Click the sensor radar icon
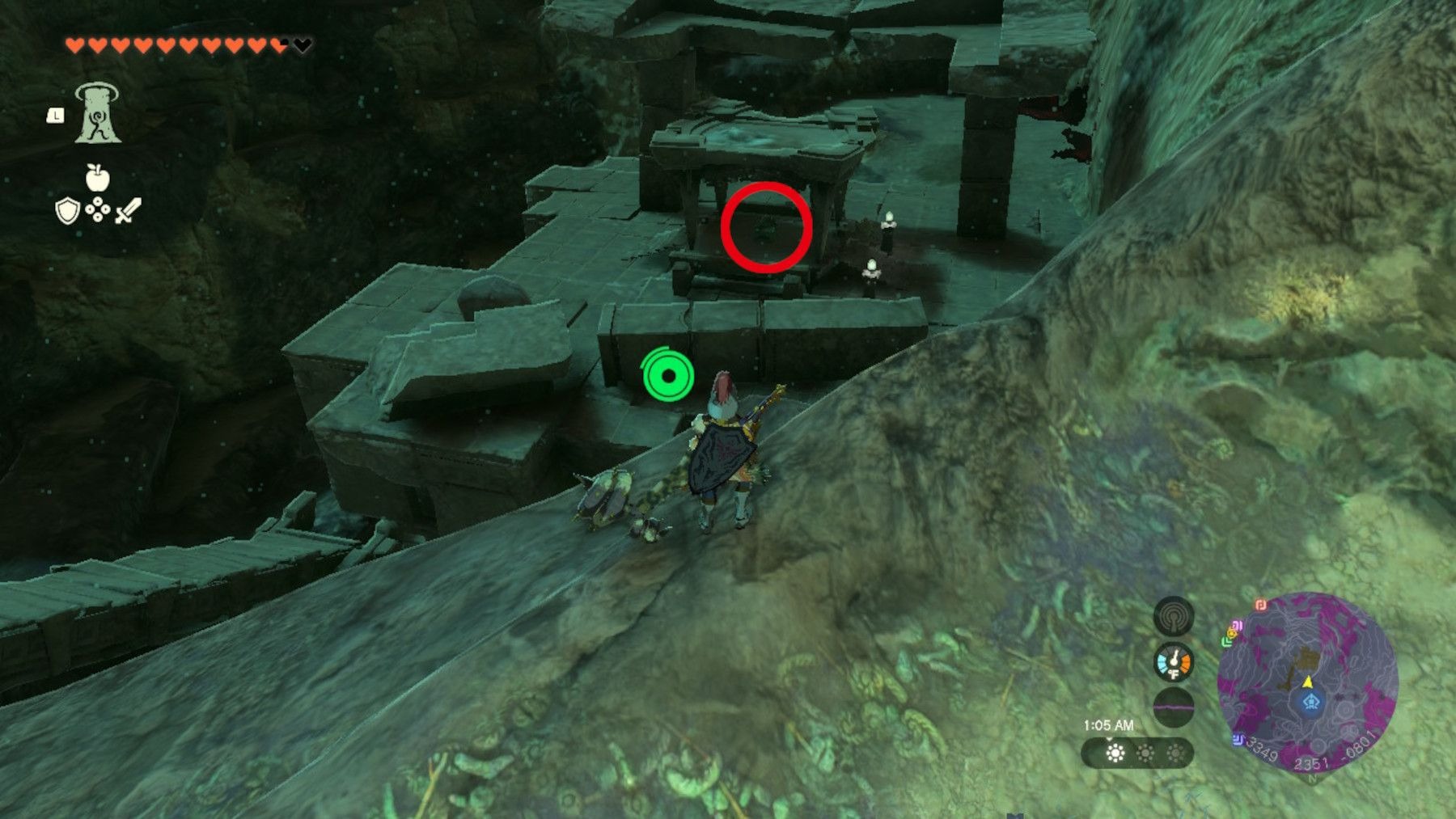The width and height of the screenshot is (1456, 819). coord(1173,618)
